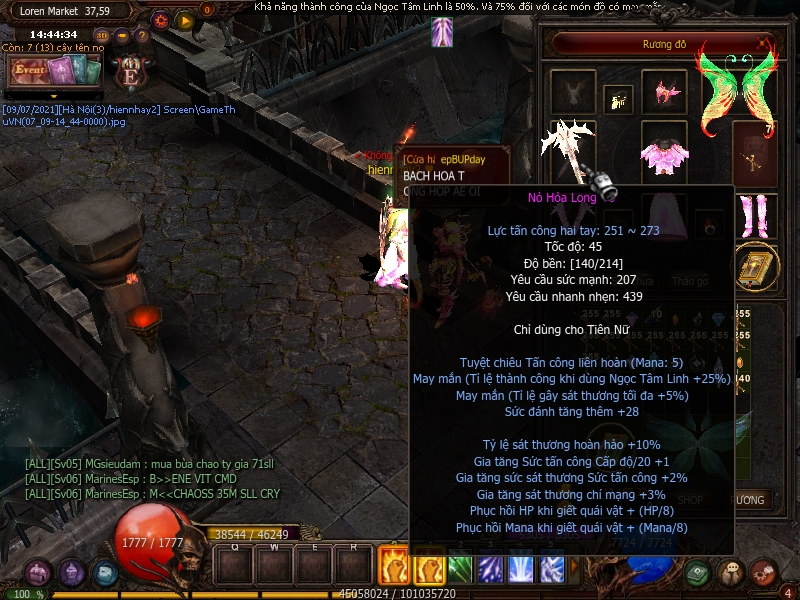
Task: Select the pink armor chest slot
Action: pos(663,156)
